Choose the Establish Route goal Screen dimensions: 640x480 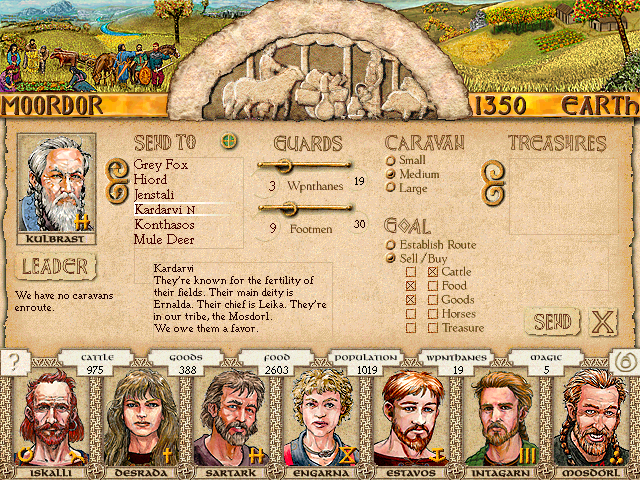pos(391,244)
